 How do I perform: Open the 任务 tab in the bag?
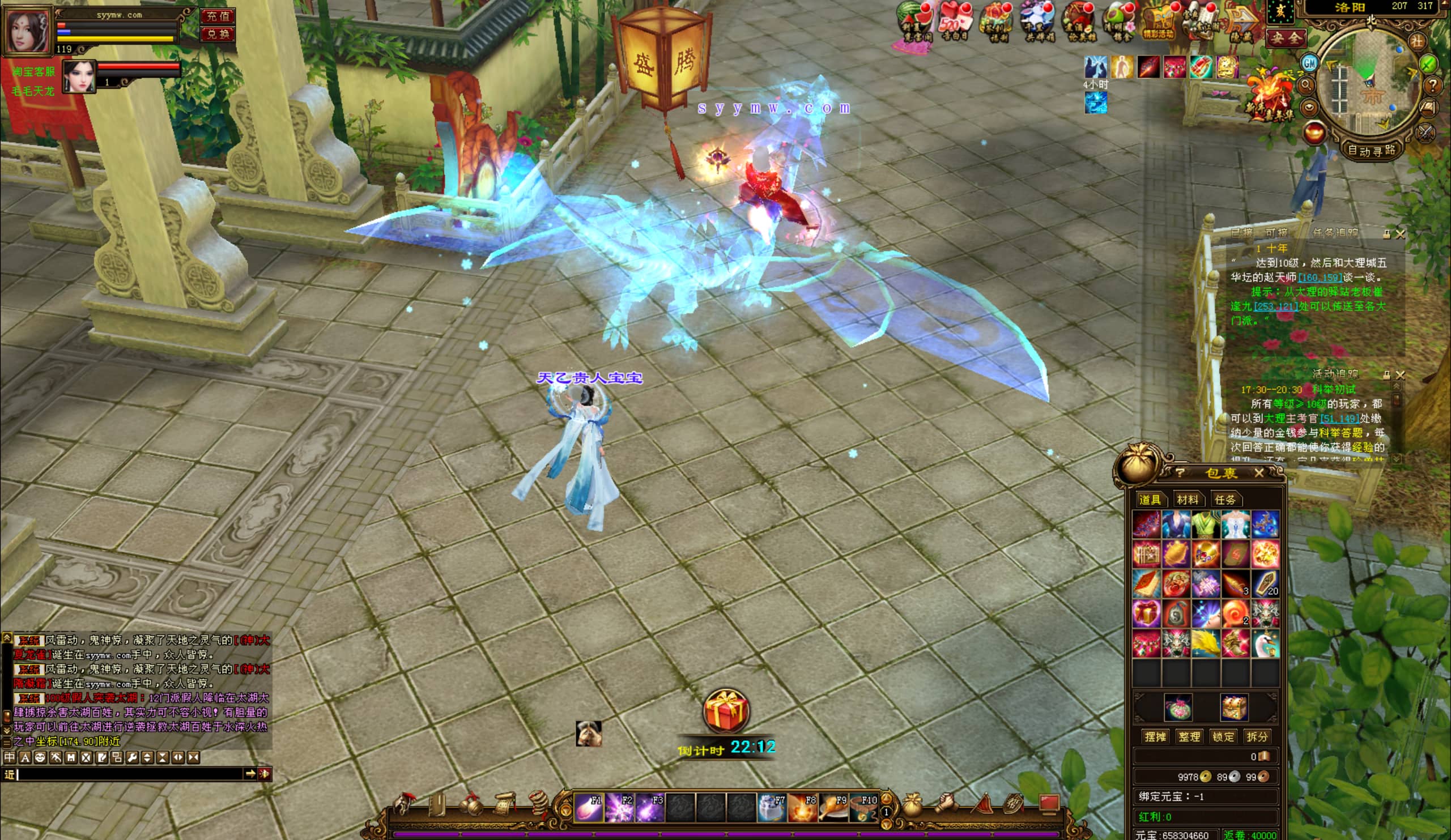pyautogui.click(x=1225, y=500)
